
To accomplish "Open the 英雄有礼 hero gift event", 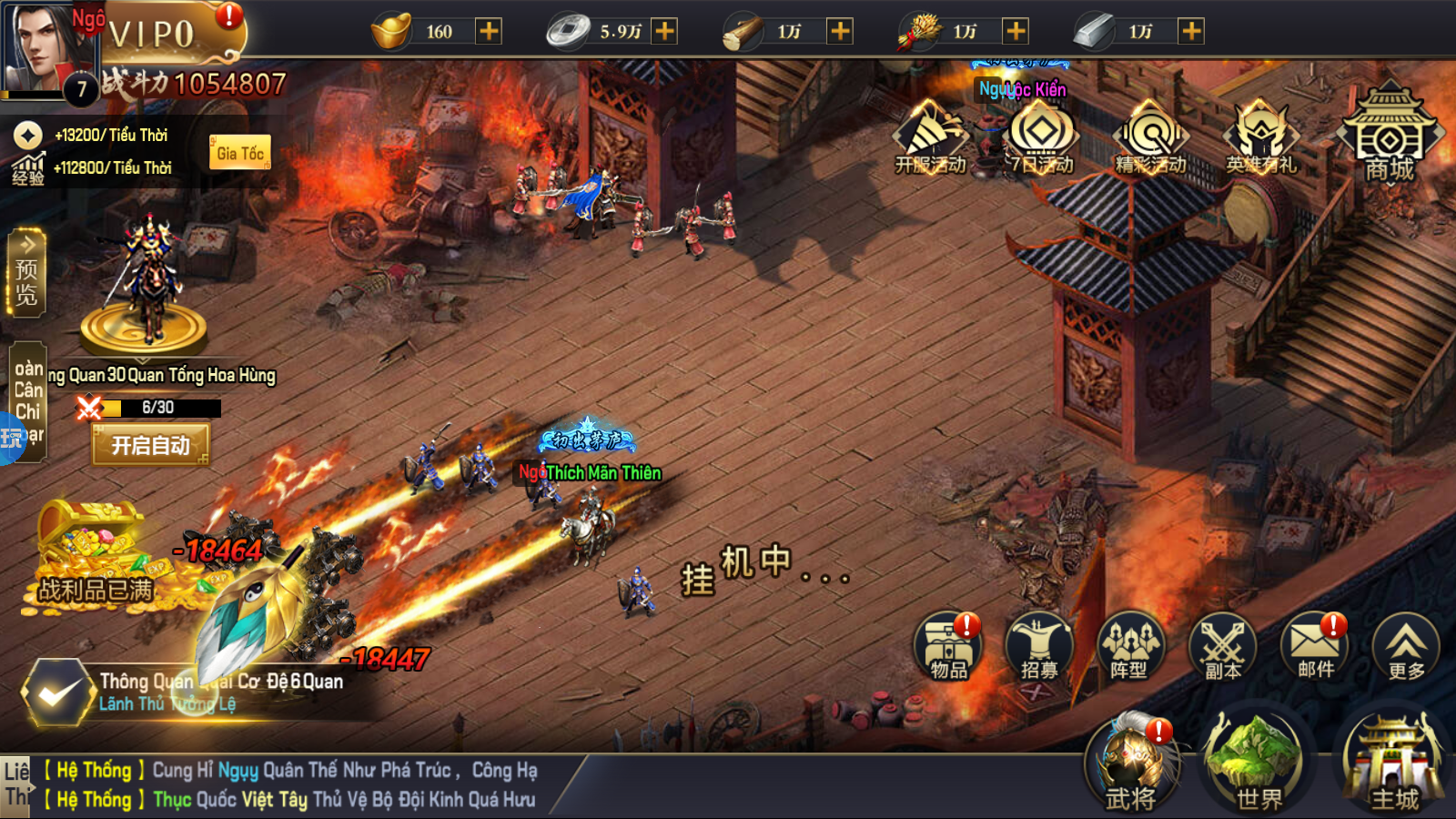I will point(1261,138).
